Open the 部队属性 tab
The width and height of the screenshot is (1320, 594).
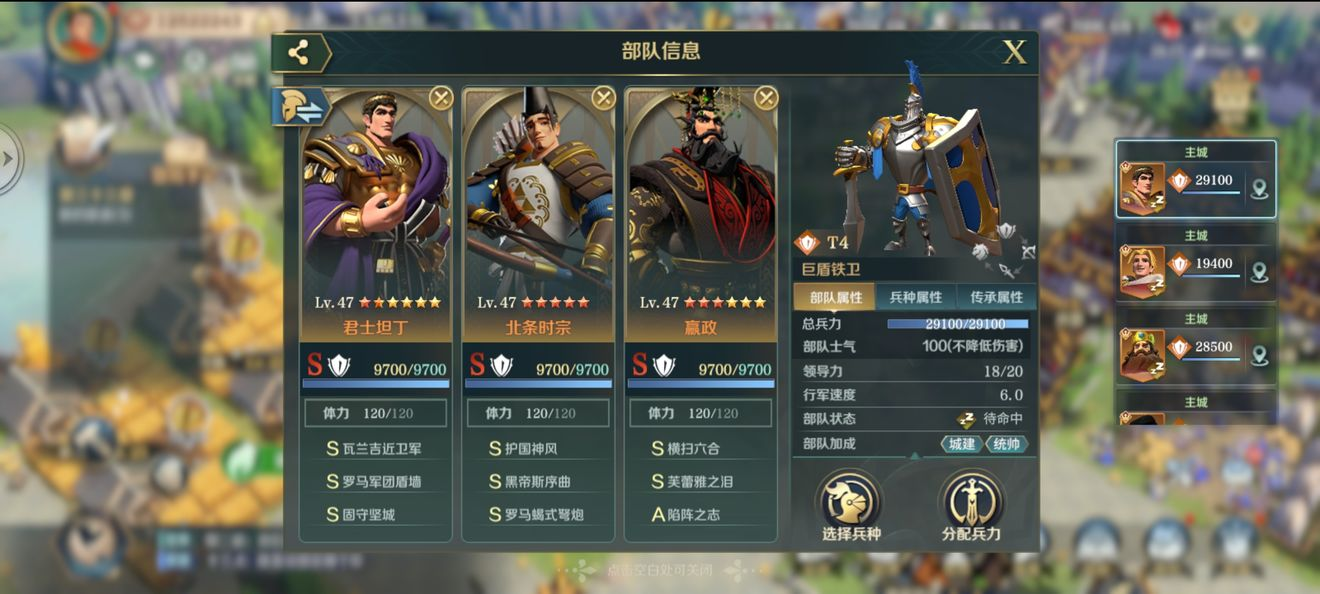pos(835,297)
